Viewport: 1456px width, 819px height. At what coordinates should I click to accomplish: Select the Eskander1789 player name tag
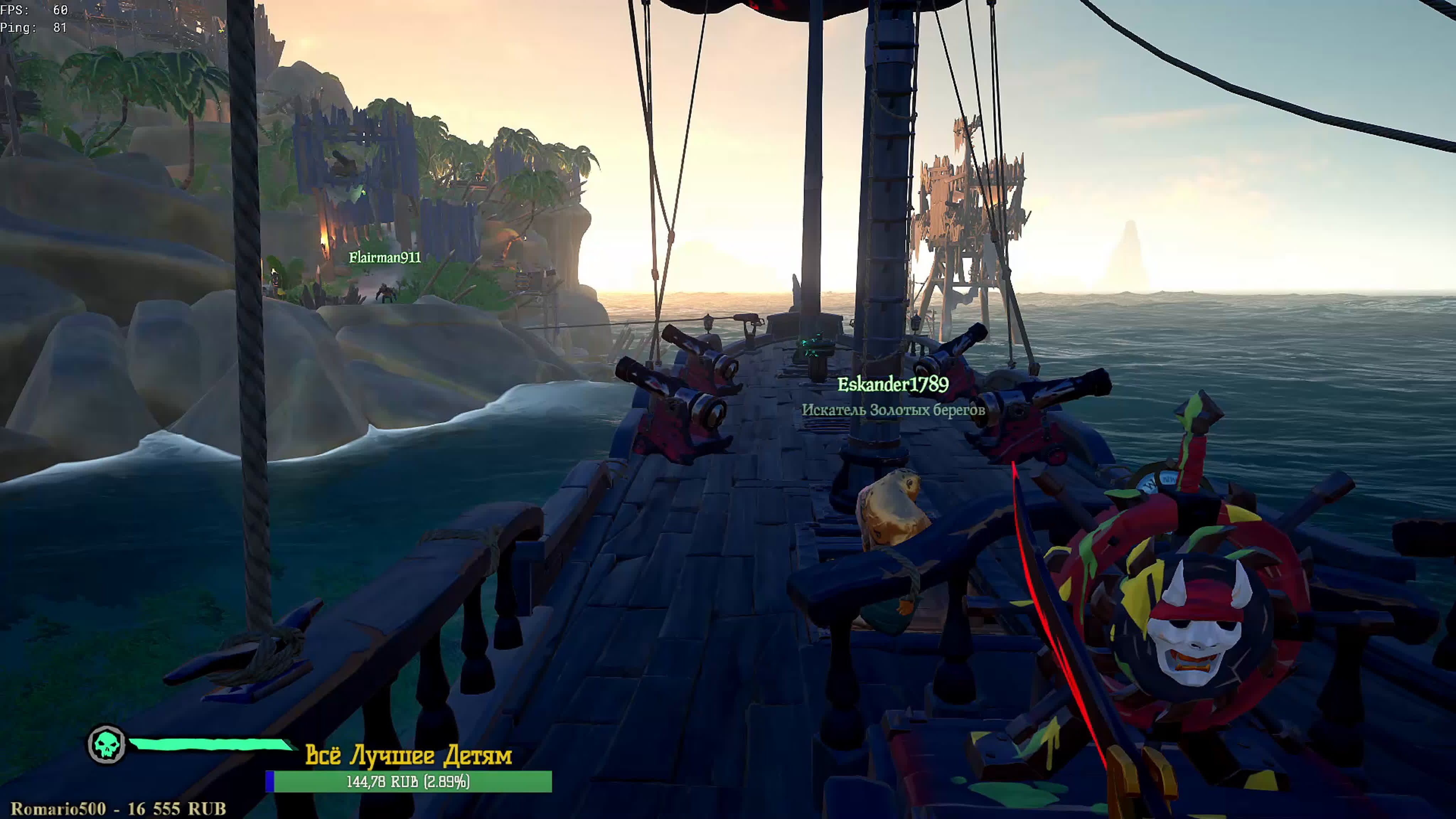(x=893, y=385)
